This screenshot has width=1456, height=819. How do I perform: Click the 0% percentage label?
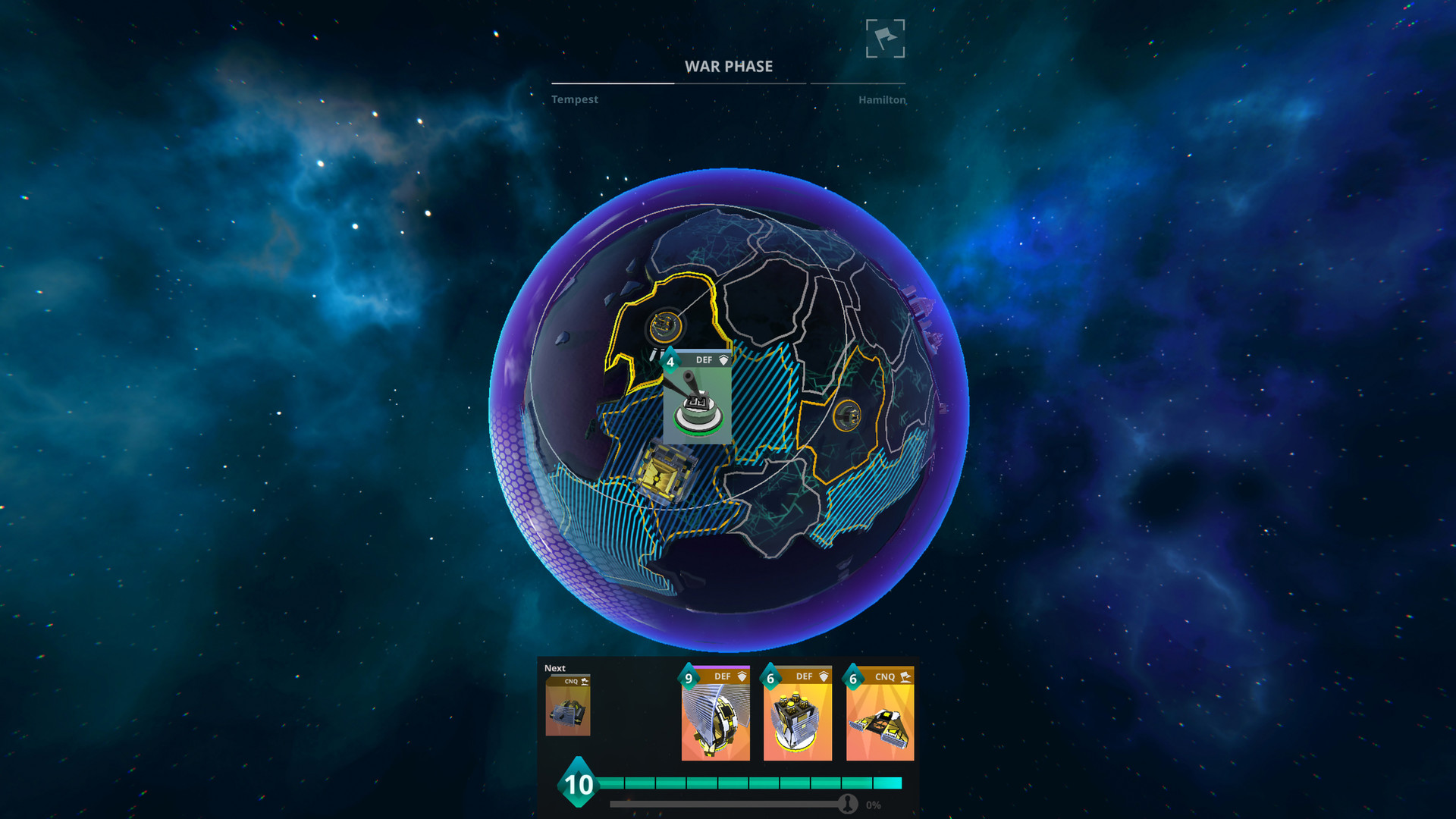click(874, 806)
